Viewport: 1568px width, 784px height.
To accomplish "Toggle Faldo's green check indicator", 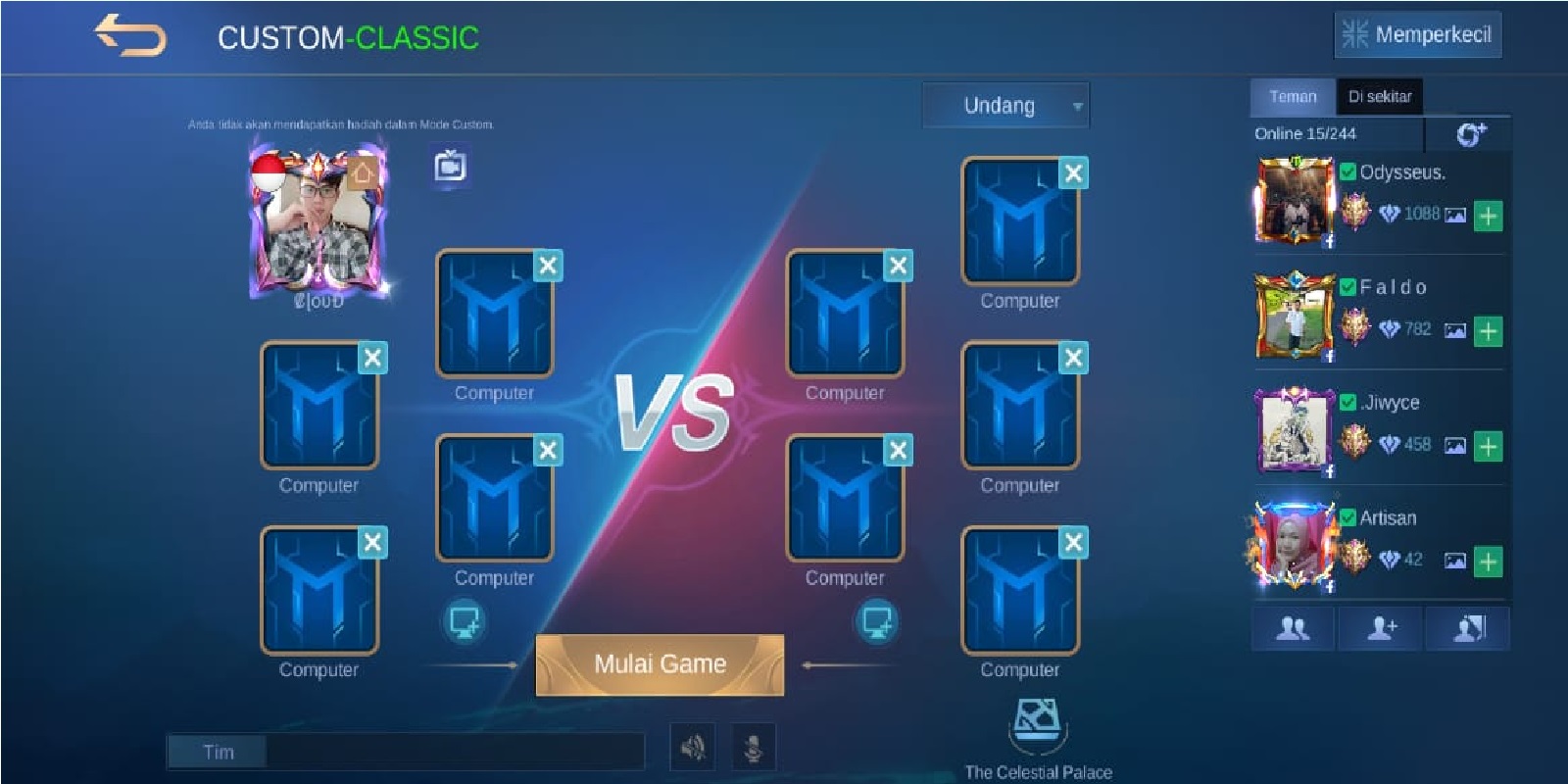I will [1349, 287].
